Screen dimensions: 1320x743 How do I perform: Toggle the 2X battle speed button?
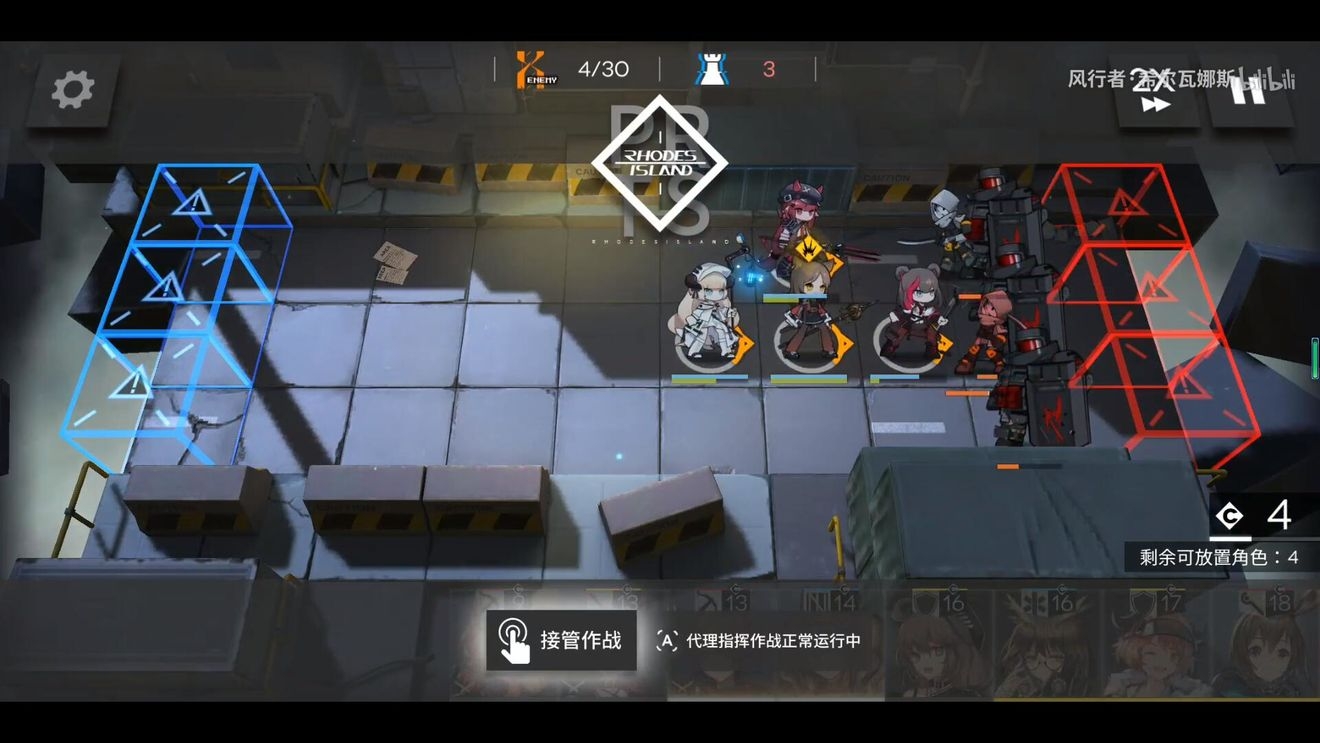[1155, 92]
